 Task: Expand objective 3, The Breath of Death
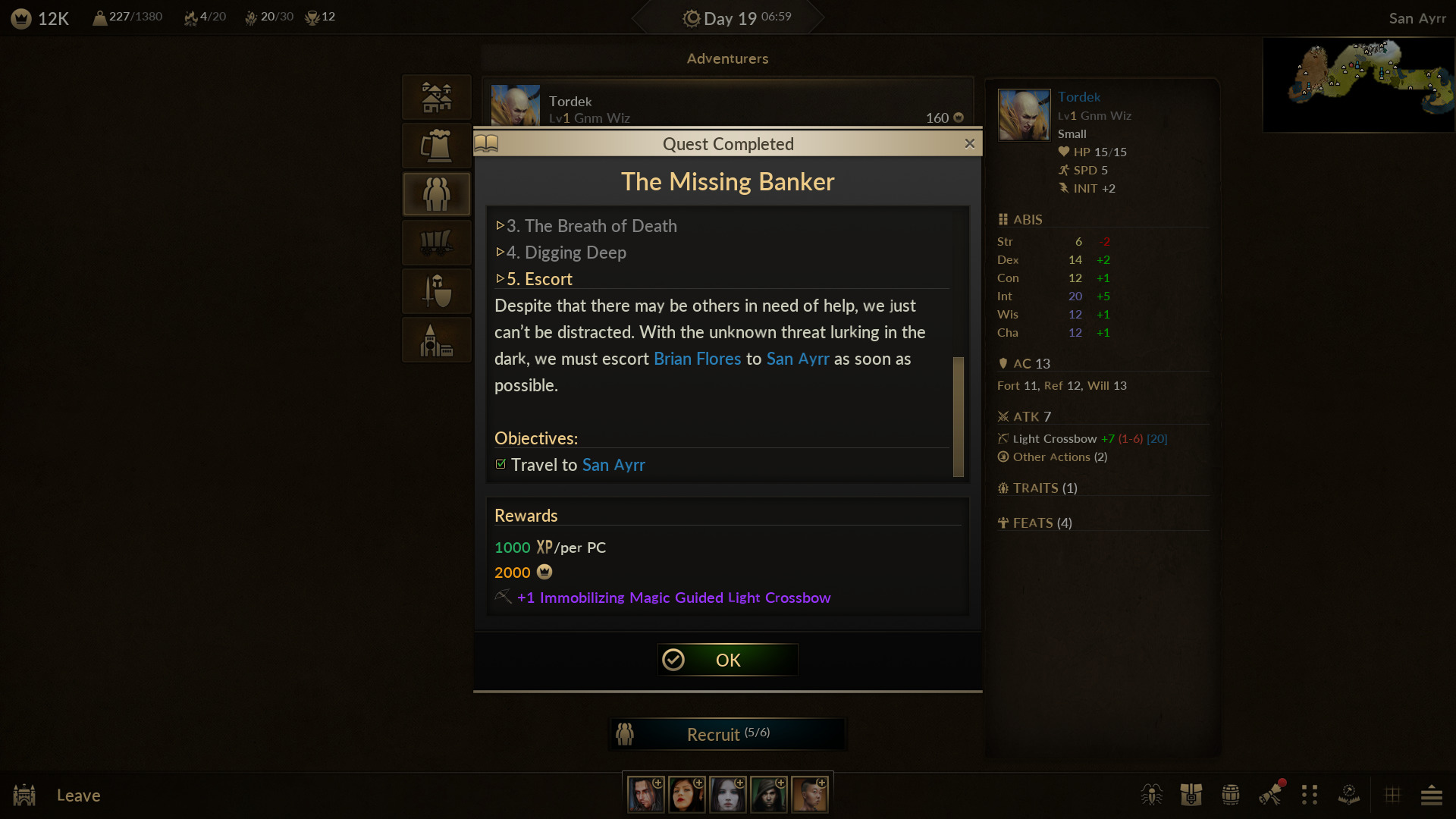tap(585, 225)
